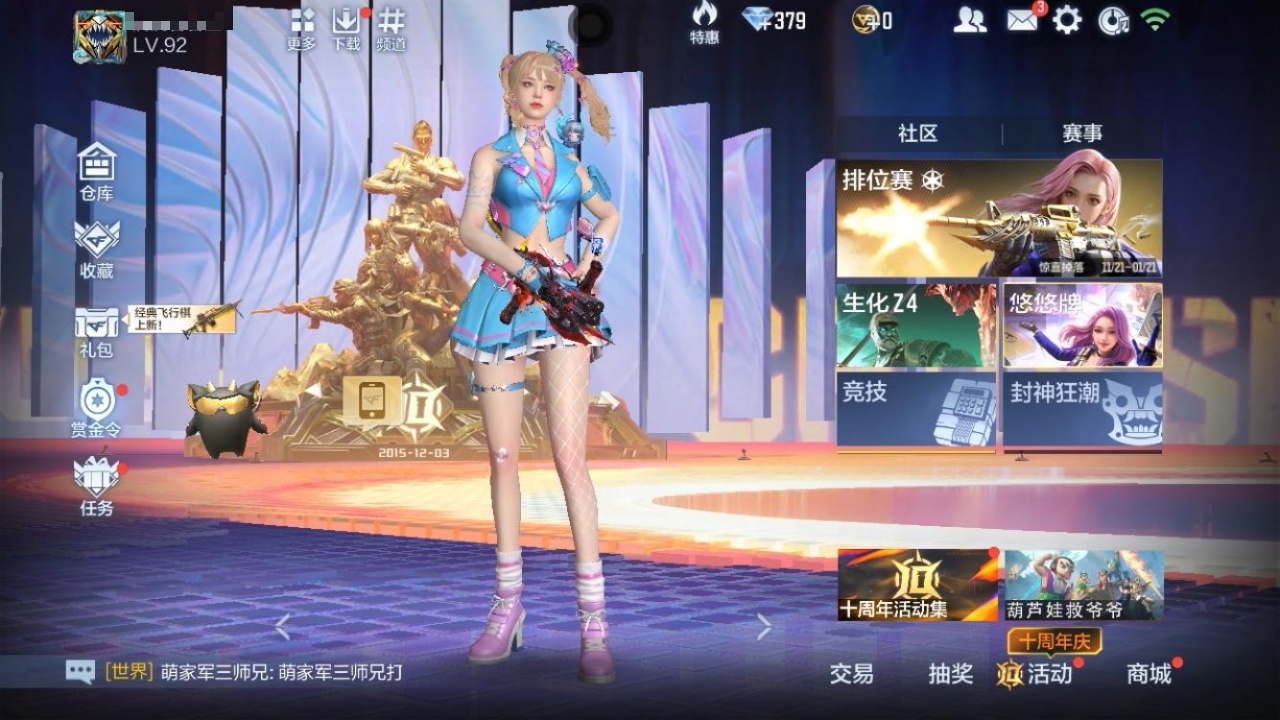Open the 仓库 (warehouse) inventory
Viewport: 1280px width, 720px height.
tap(95, 168)
